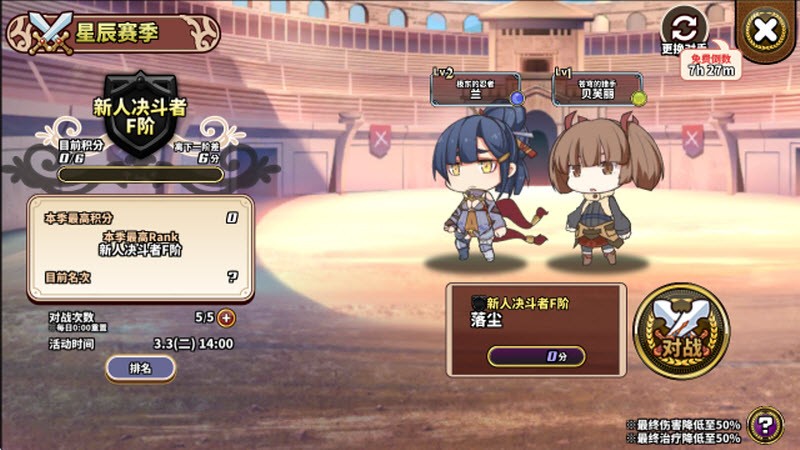This screenshot has height=450, width=800.
Task: Add battle attempts with the plus button
Action: (227, 318)
